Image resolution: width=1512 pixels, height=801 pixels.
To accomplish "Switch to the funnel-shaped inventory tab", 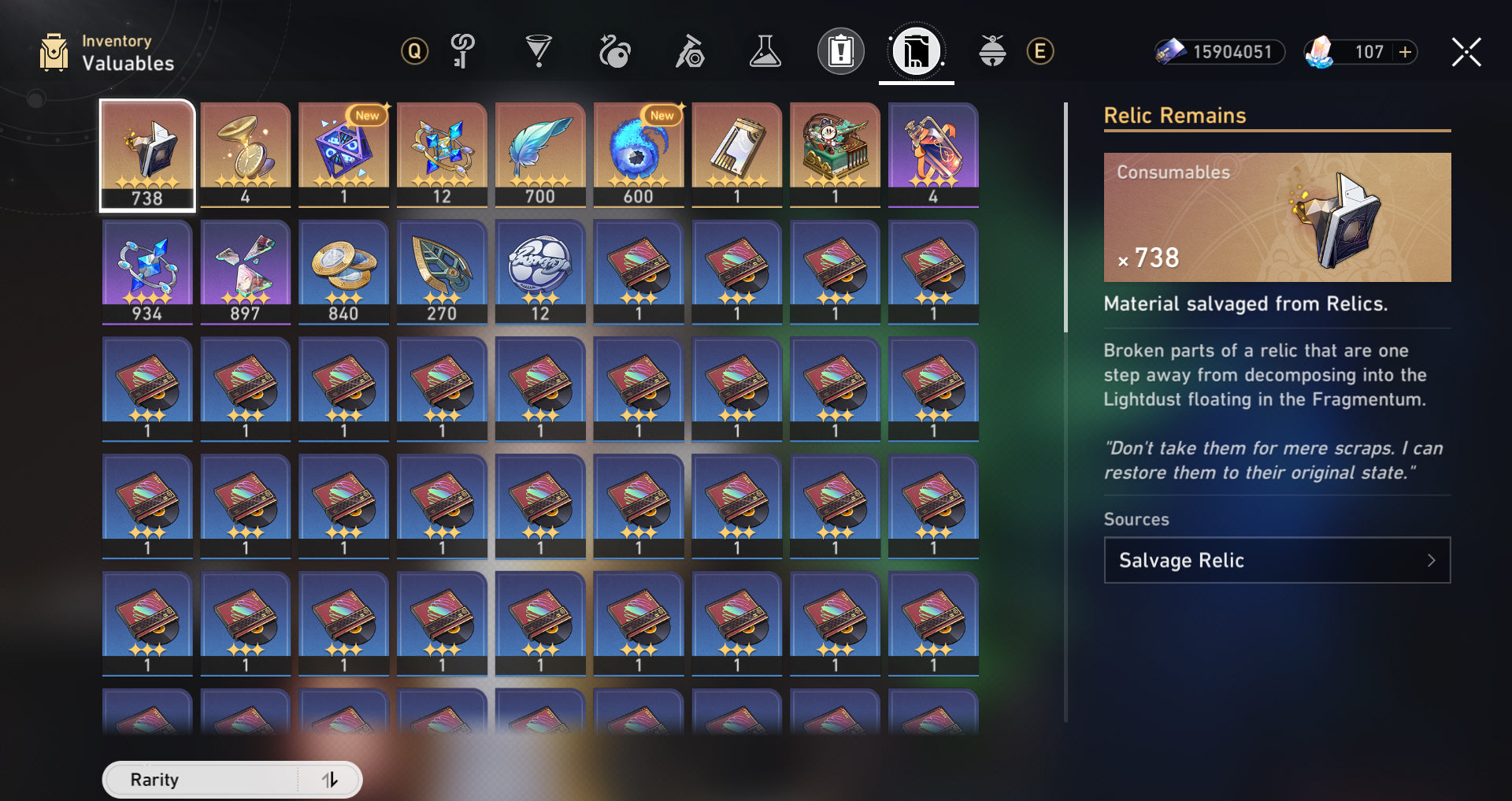I will click(539, 52).
